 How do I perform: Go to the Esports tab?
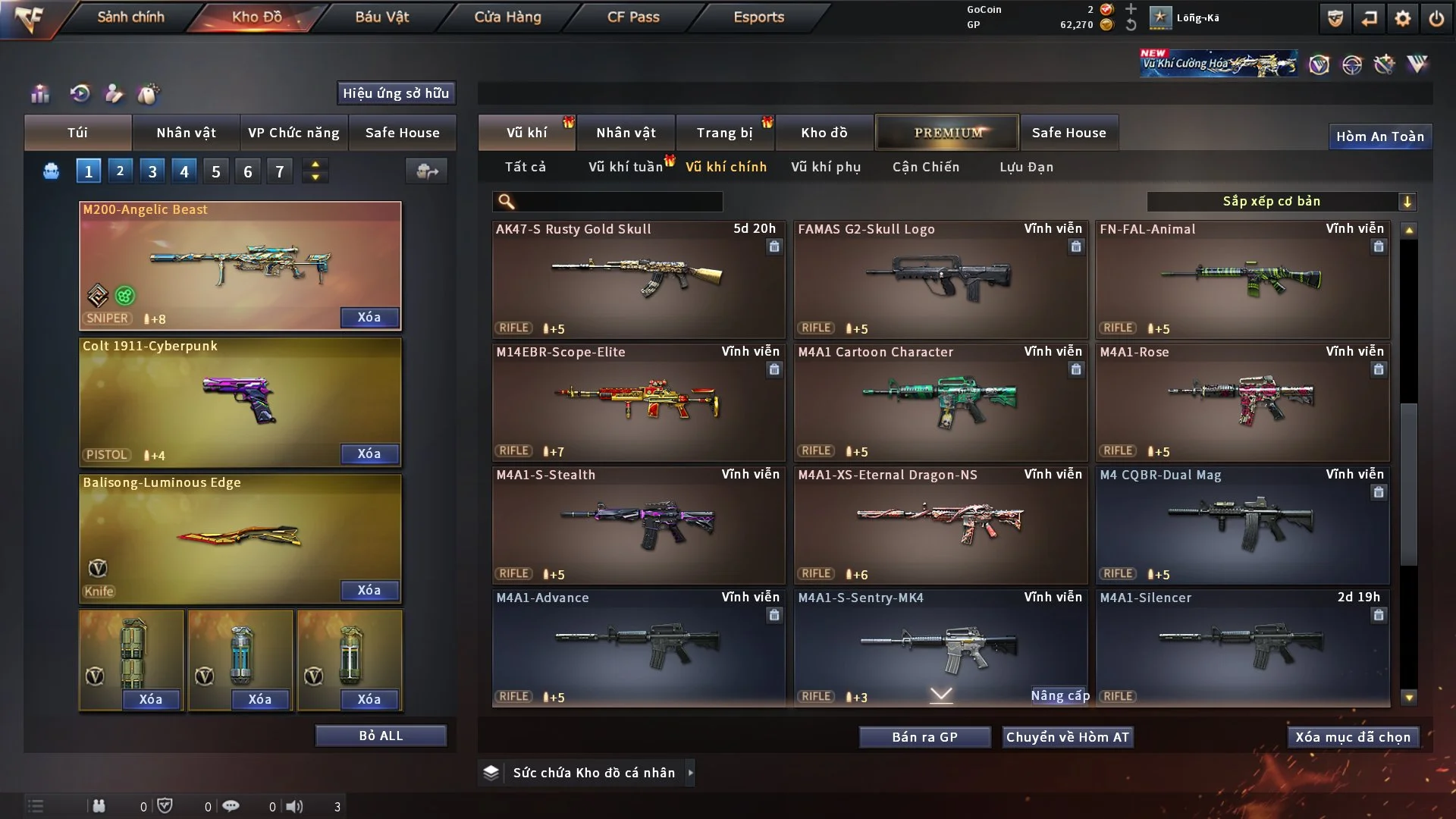tap(758, 17)
